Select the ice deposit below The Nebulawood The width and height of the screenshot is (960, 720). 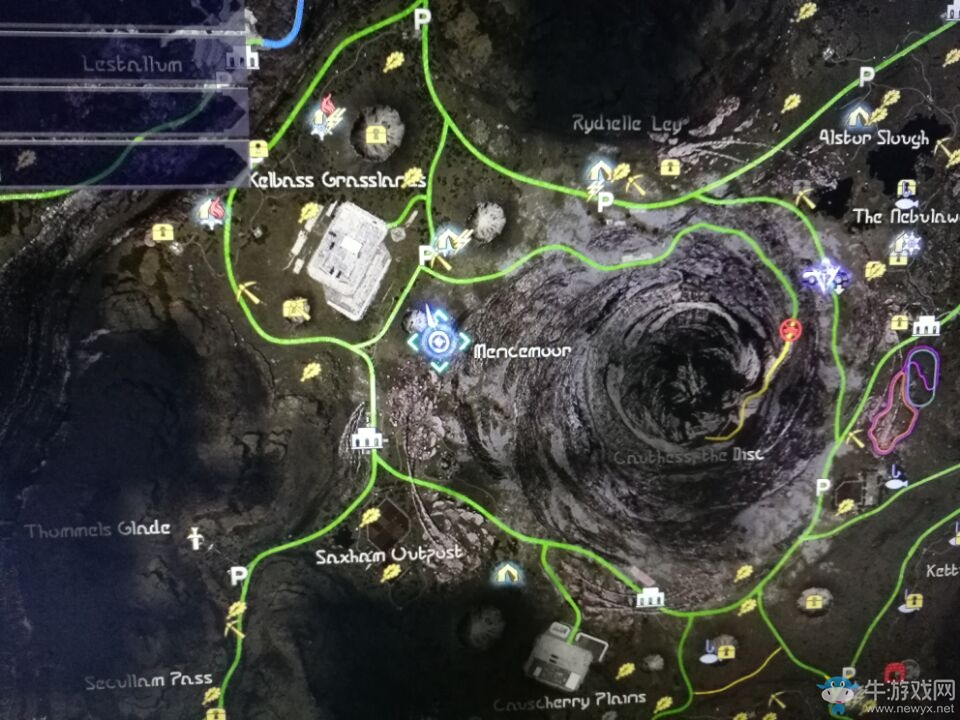tap(908, 243)
